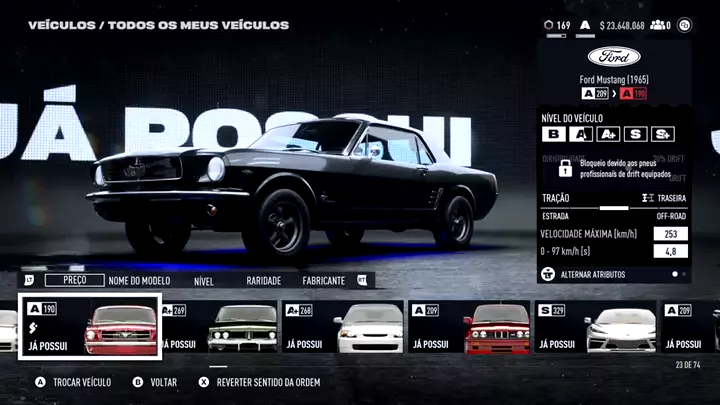This screenshot has height=405, width=720.
Task: Choose the Raridade sort option
Action: (263, 281)
